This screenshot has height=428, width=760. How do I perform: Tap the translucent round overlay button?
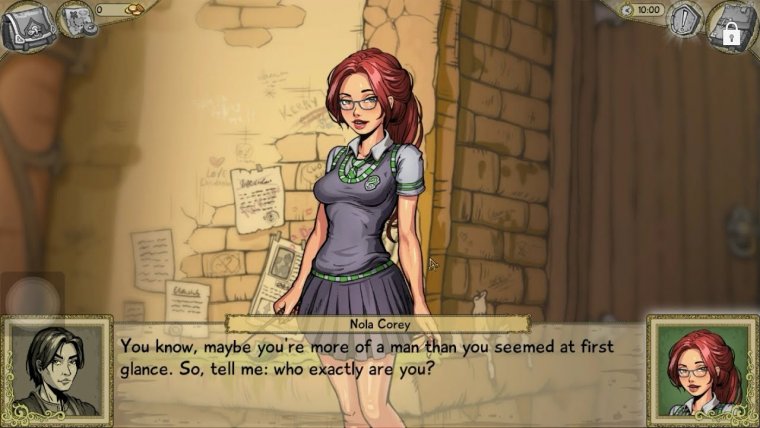[33, 295]
